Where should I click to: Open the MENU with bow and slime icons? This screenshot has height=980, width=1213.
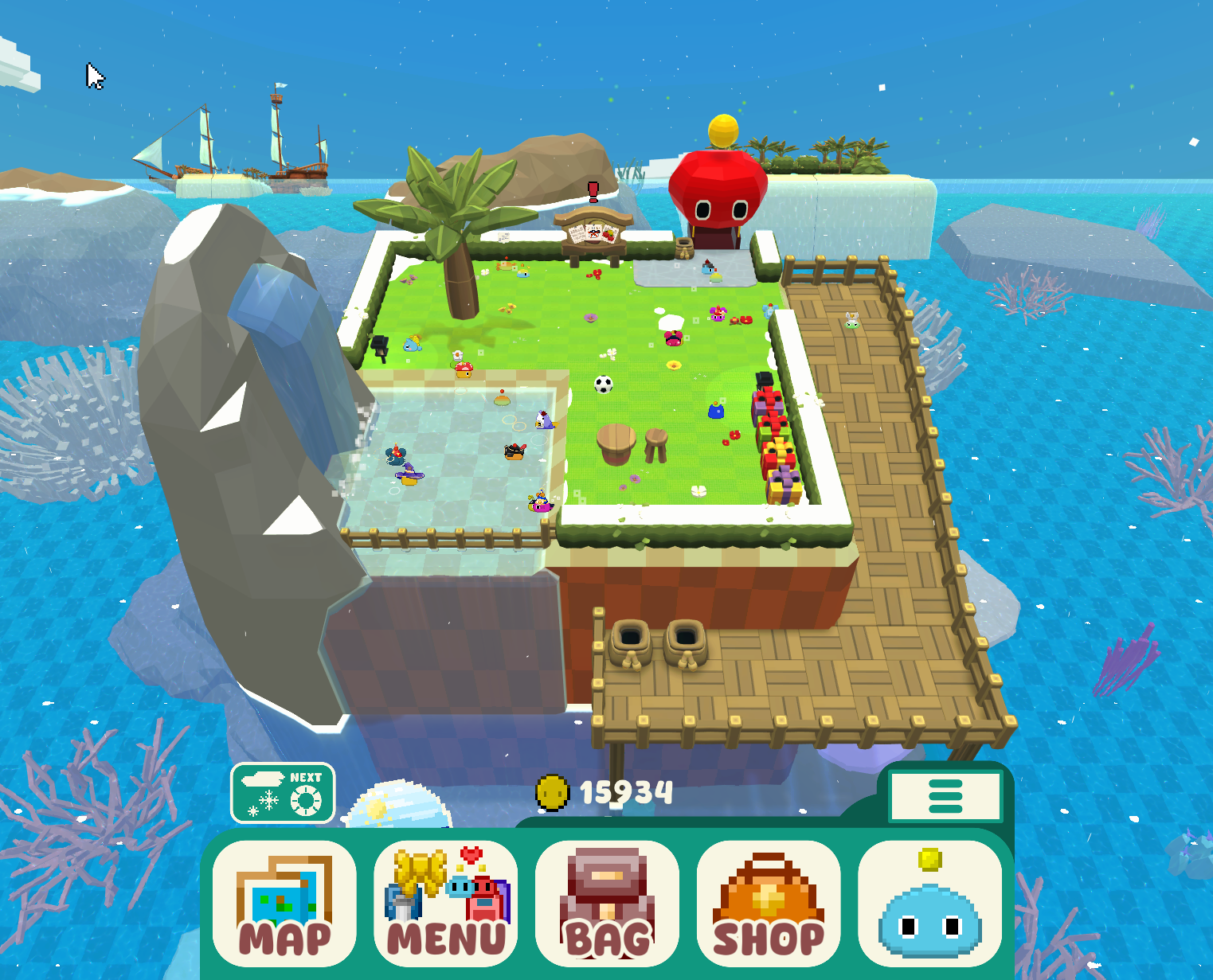tap(446, 904)
